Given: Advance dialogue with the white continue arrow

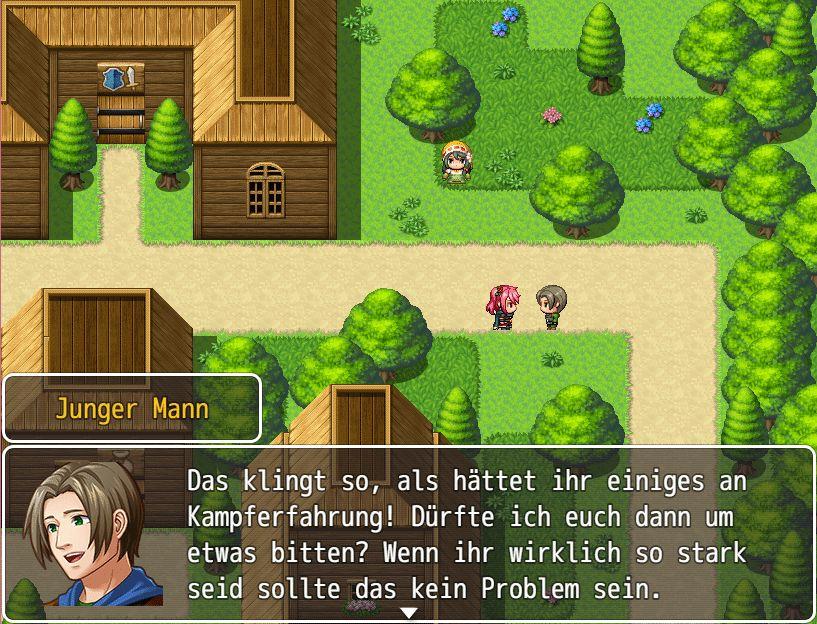Looking at the screenshot, I should (408, 612).
